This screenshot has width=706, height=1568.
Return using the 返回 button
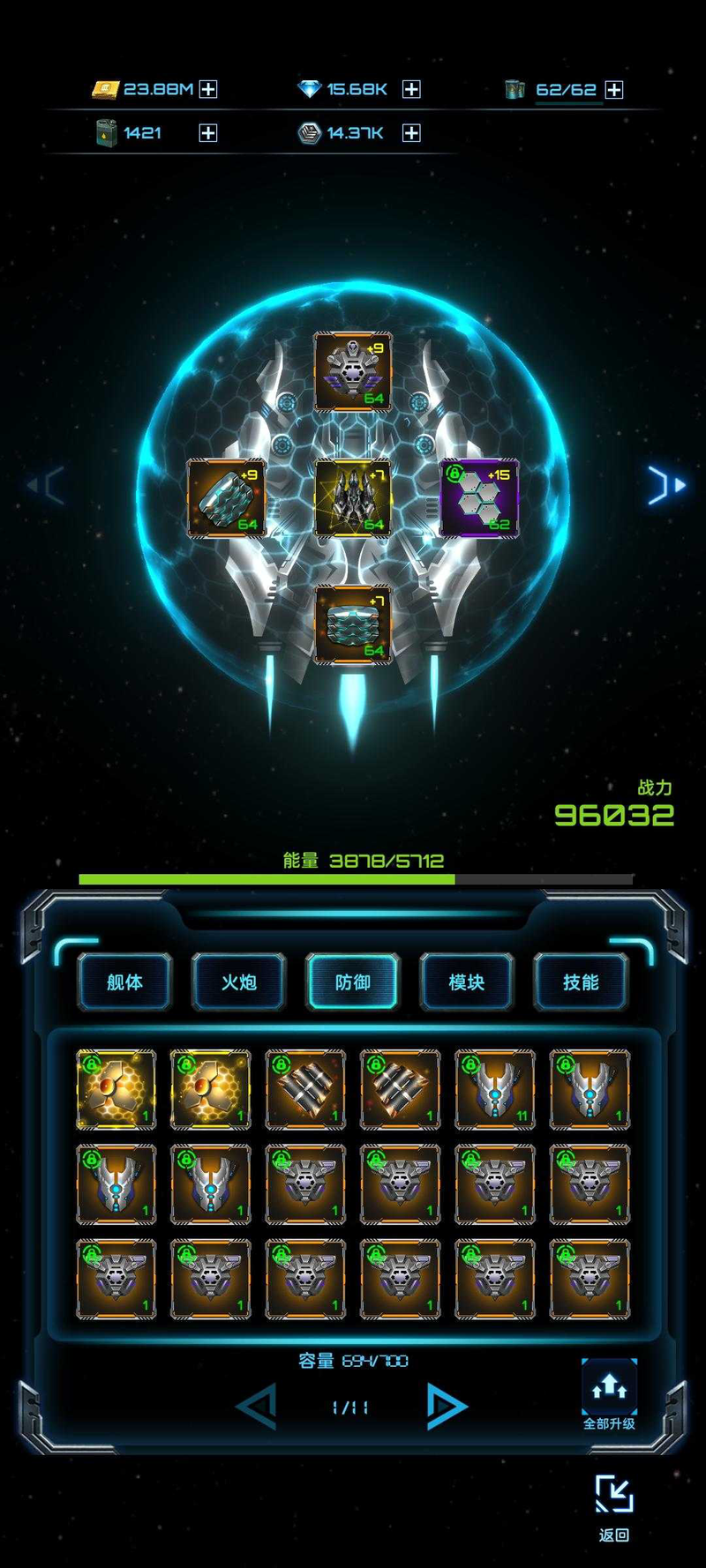click(614, 1508)
